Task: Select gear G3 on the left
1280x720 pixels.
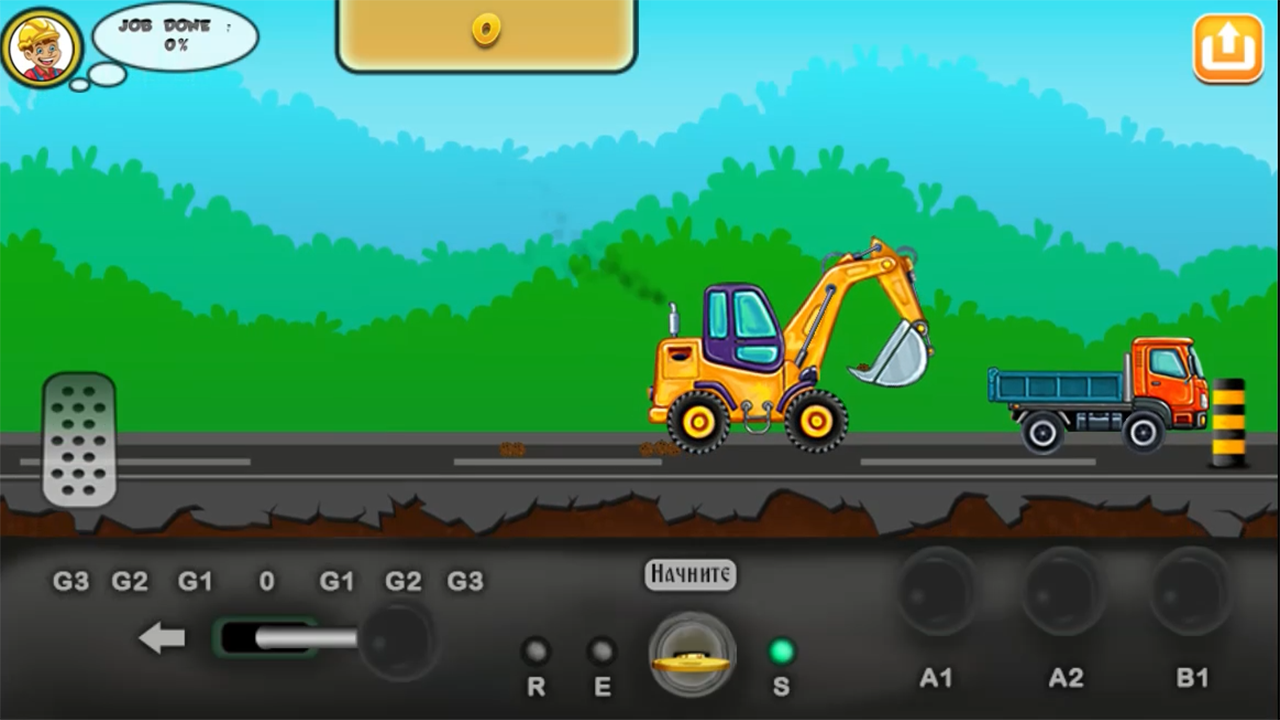Action: [70, 582]
